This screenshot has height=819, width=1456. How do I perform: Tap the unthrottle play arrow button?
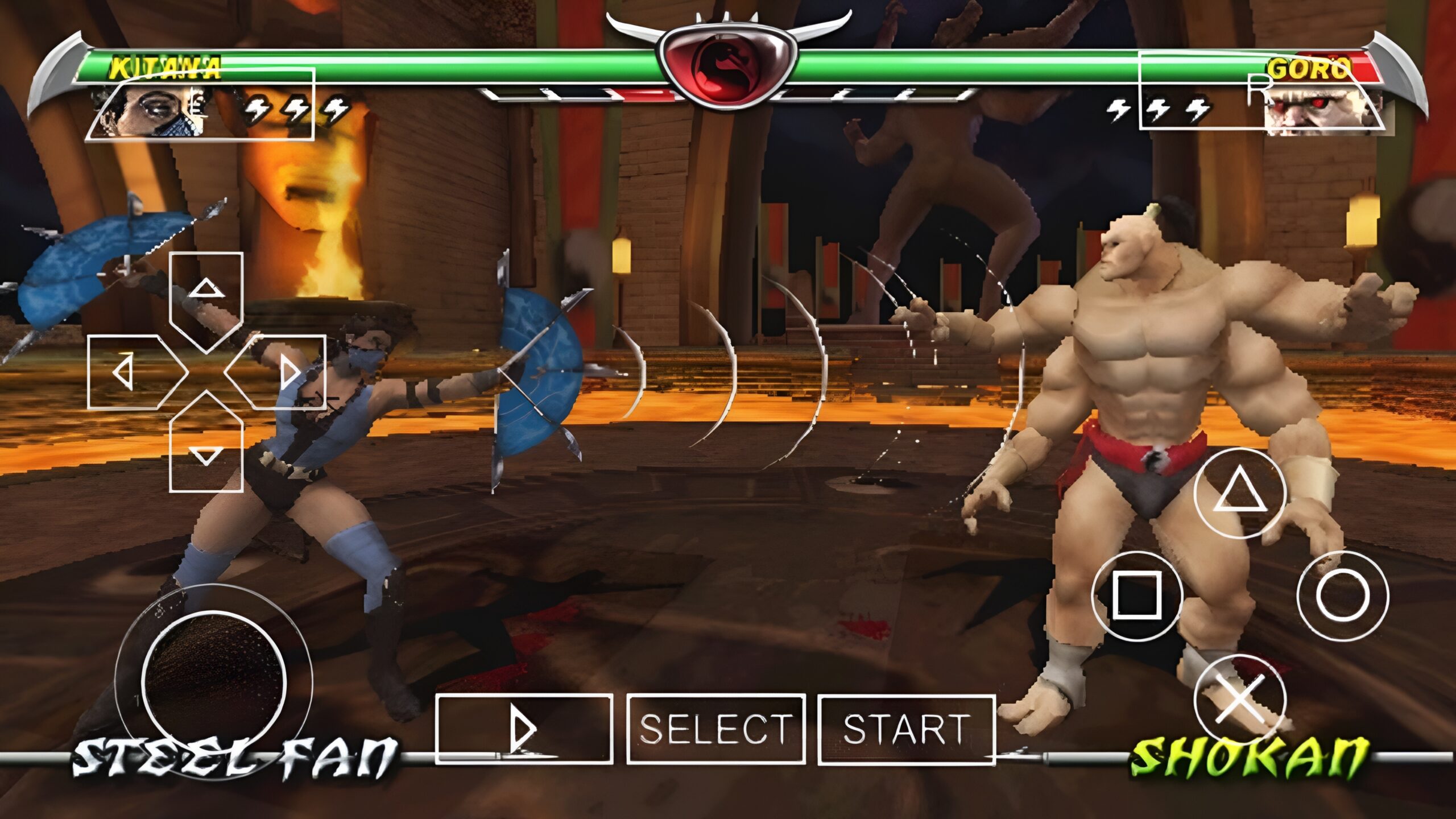click(x=524, y=729)
